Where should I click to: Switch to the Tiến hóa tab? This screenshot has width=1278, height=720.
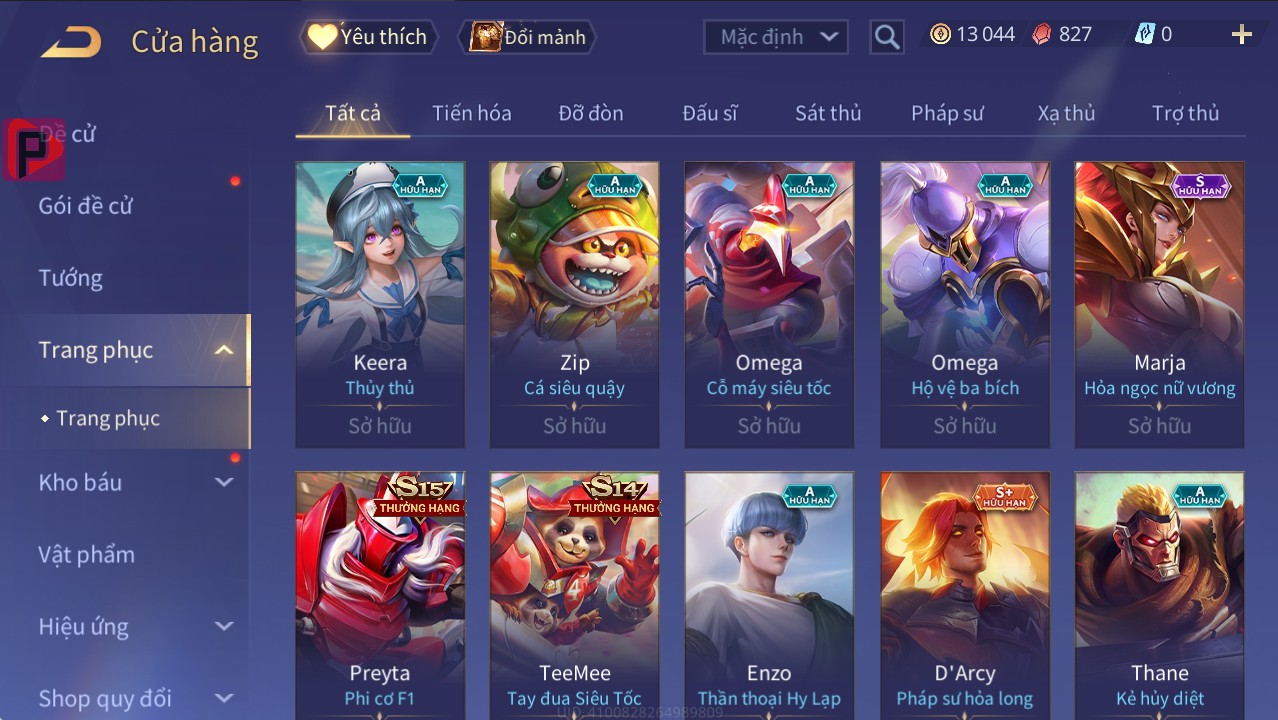pos(471,113)
